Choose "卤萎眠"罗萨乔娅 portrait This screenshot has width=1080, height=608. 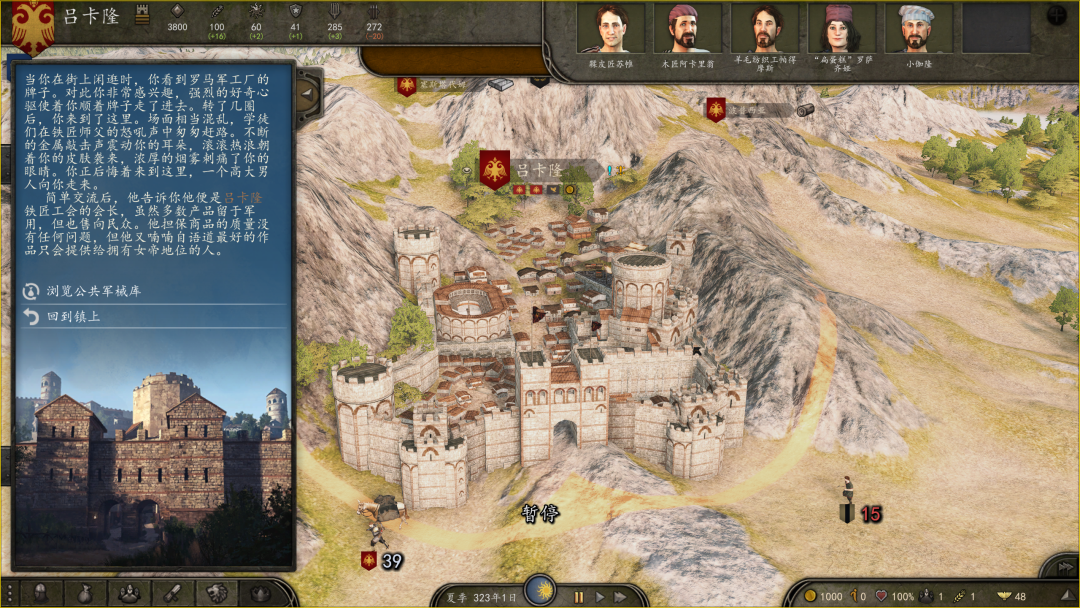click(x=841, y=29)
